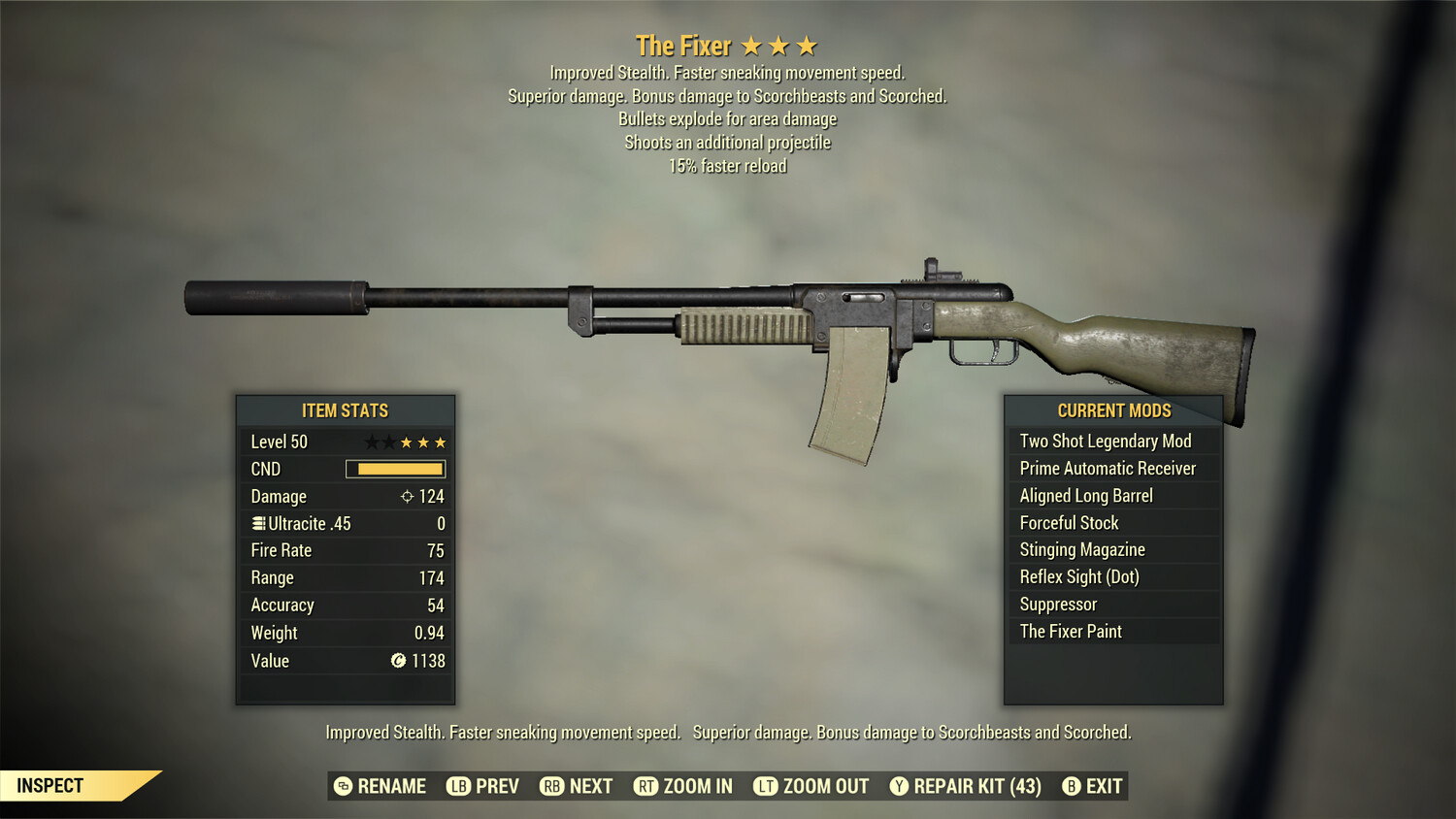Select the Stinging Magazine mod entry
The width and height of the screenshot is (1456, 819).
pyautogui.click(x=1081, y=549)
